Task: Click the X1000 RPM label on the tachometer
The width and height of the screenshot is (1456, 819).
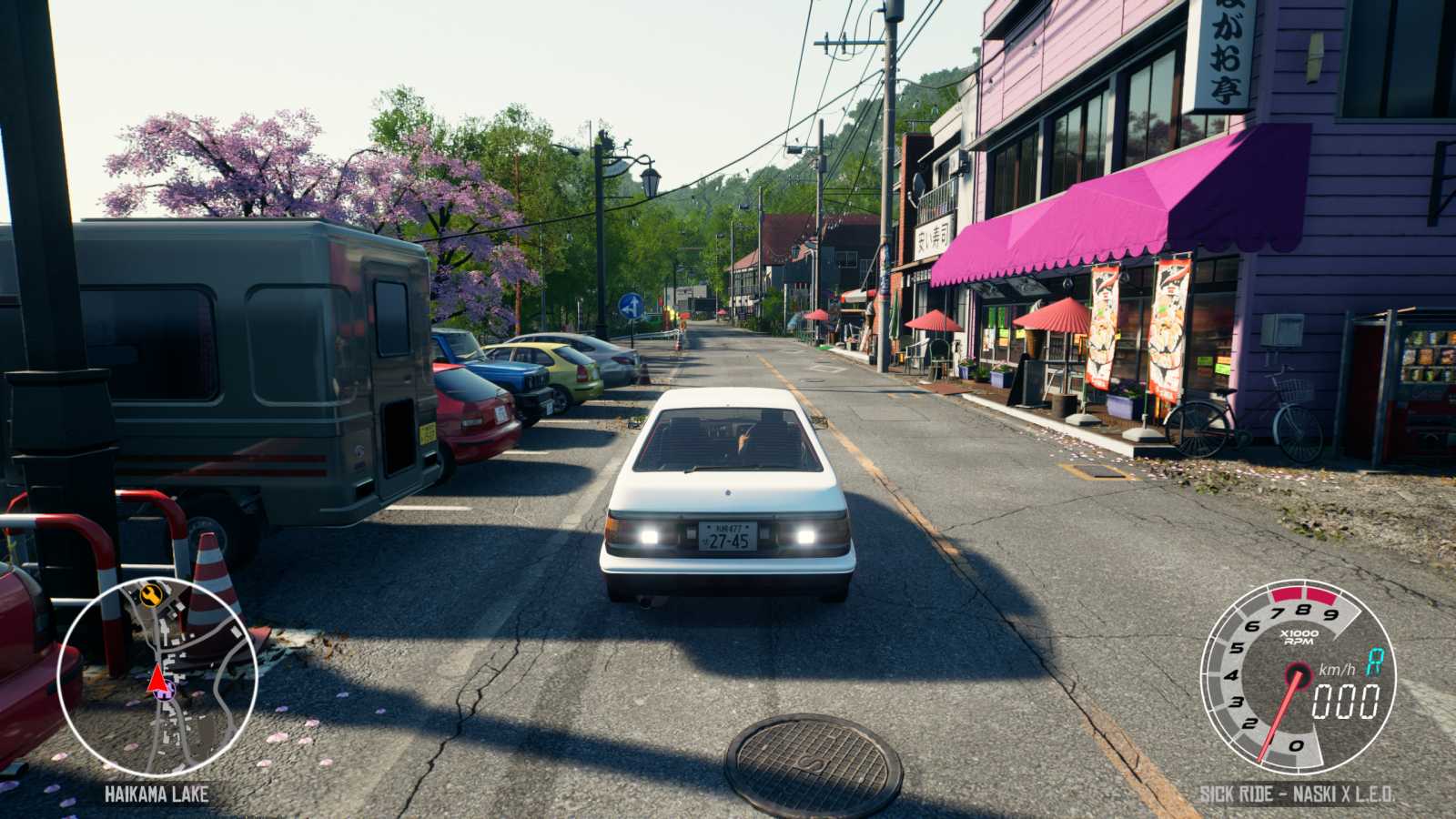Action: click(1299, 638)
